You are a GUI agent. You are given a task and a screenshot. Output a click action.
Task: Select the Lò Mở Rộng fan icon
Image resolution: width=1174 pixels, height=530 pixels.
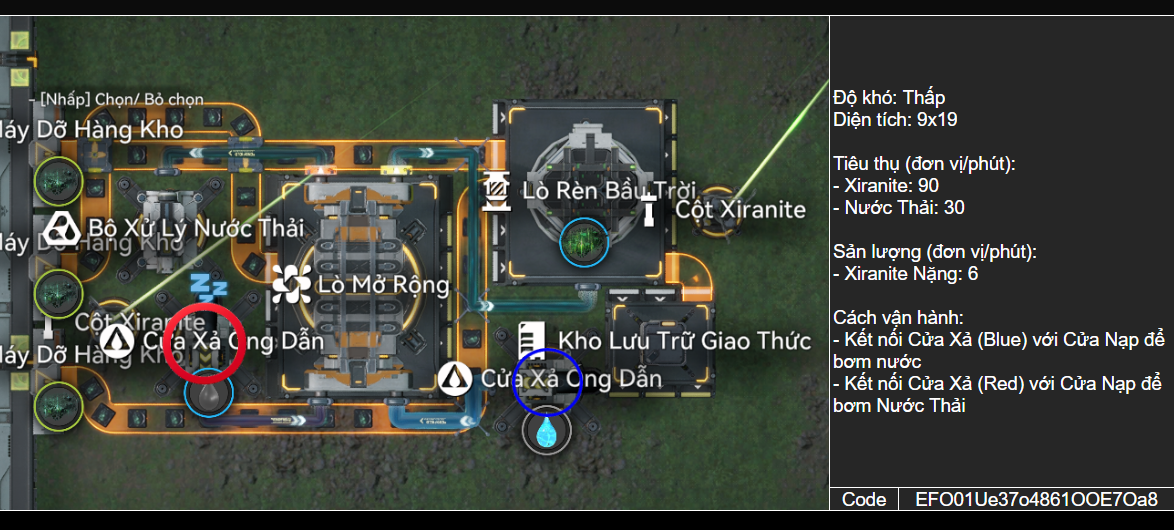tap(291, 285)
